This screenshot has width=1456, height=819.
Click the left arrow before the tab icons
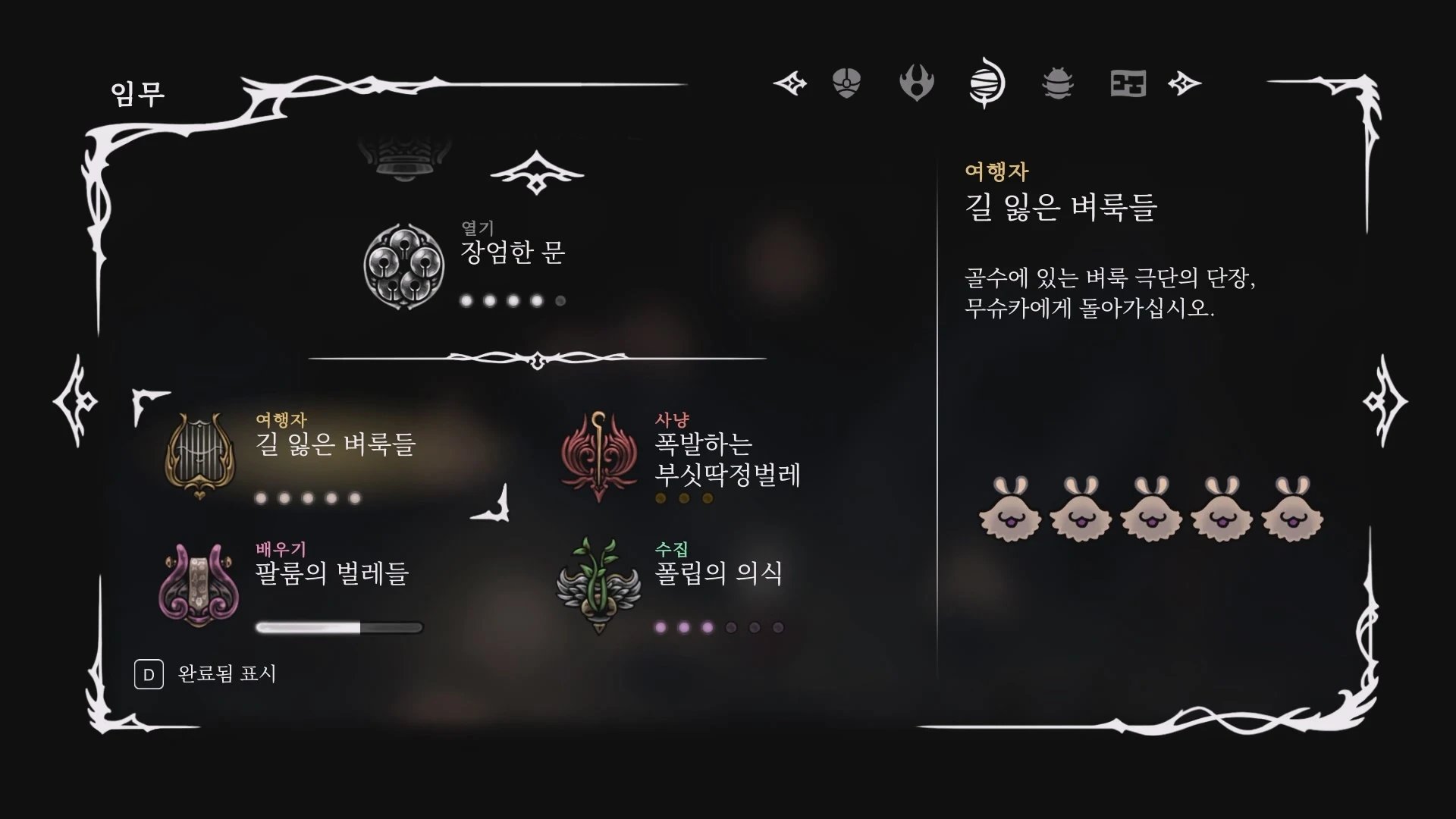coord(791,83)
